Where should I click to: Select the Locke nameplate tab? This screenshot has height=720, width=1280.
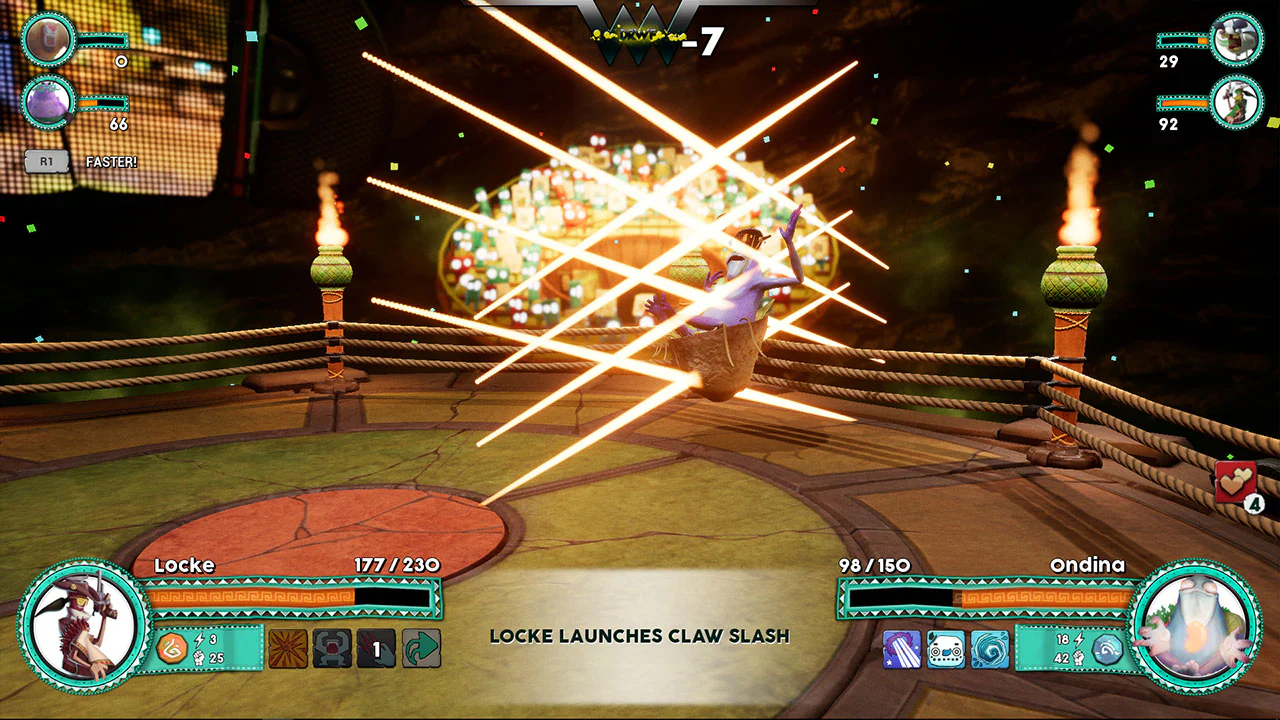pyautogui.click(x=183, y=565)
